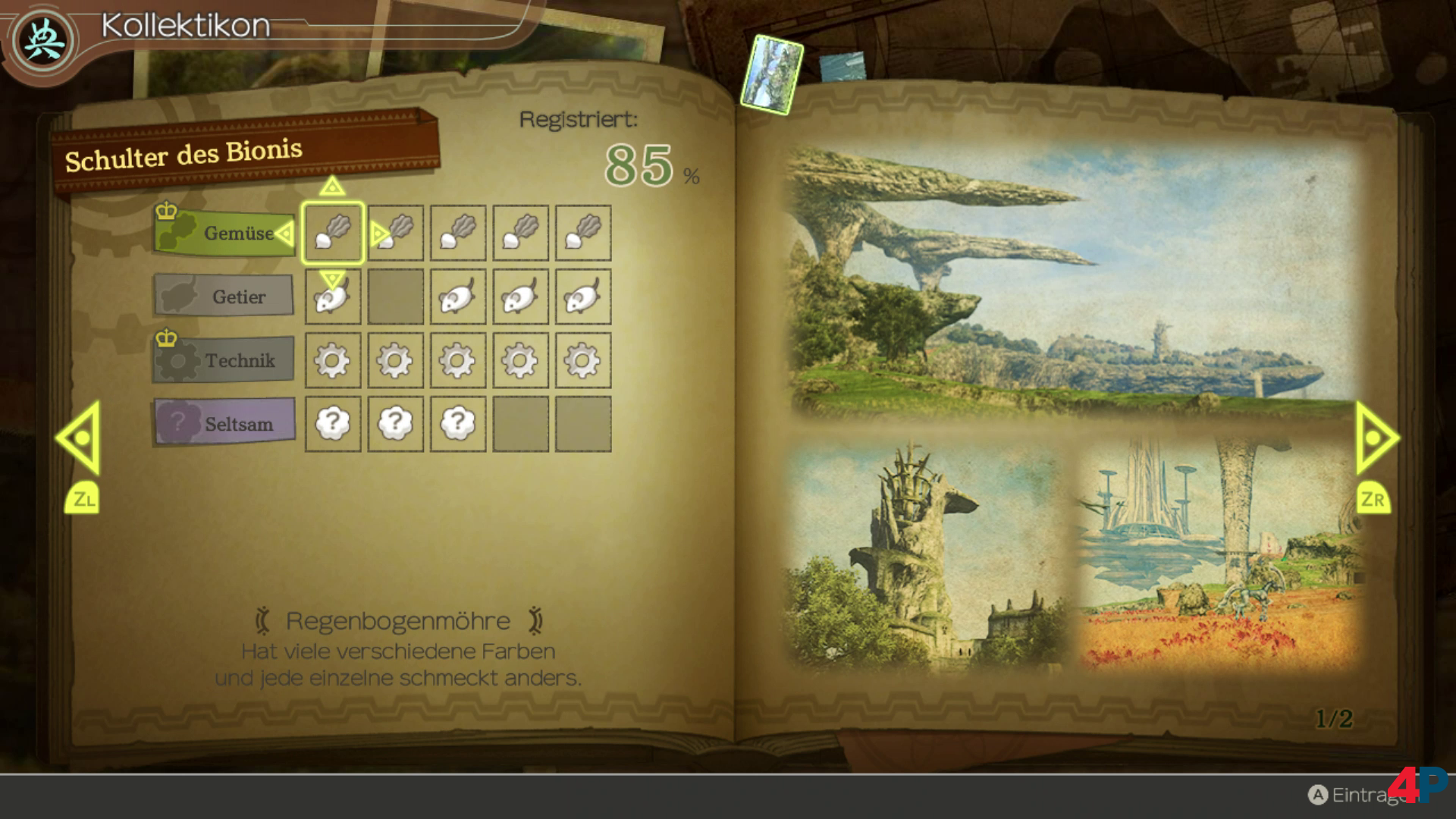Click the last mouse icon under Getier
Screen dimensions: 1456x819
click(583, 297)
